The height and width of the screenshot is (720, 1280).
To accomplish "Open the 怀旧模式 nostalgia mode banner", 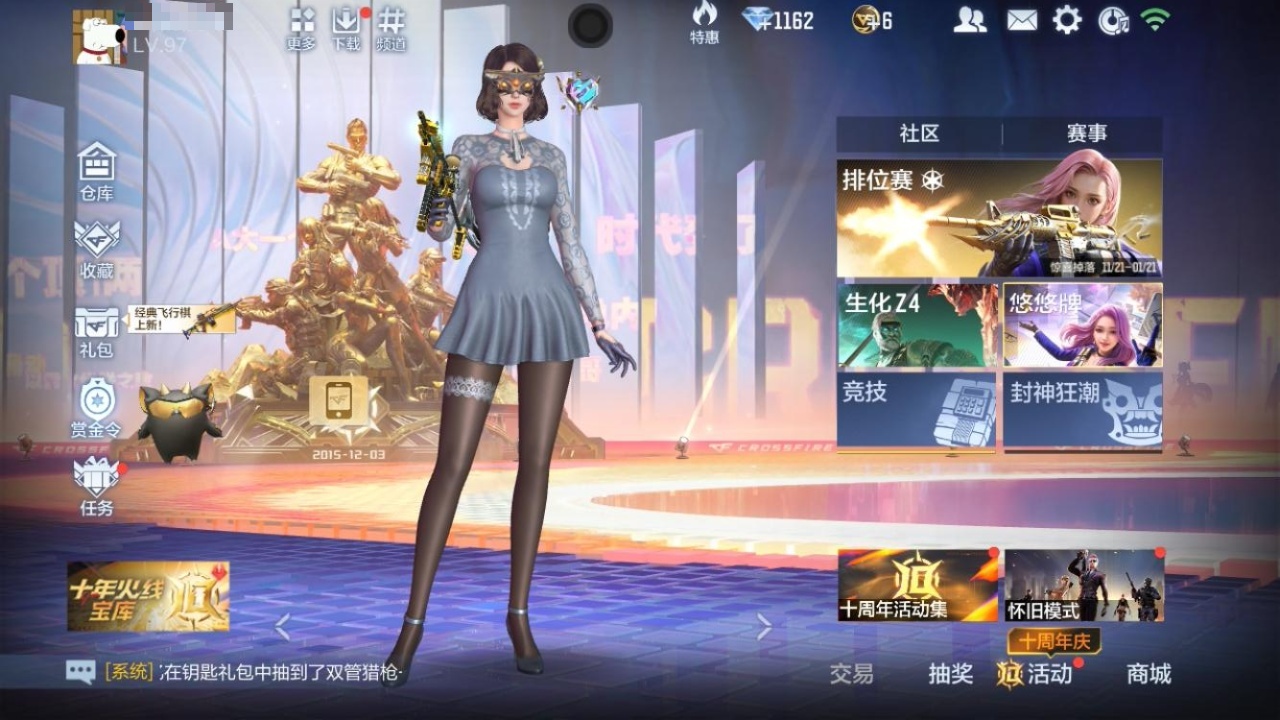I will click(x=1084, y=585).
